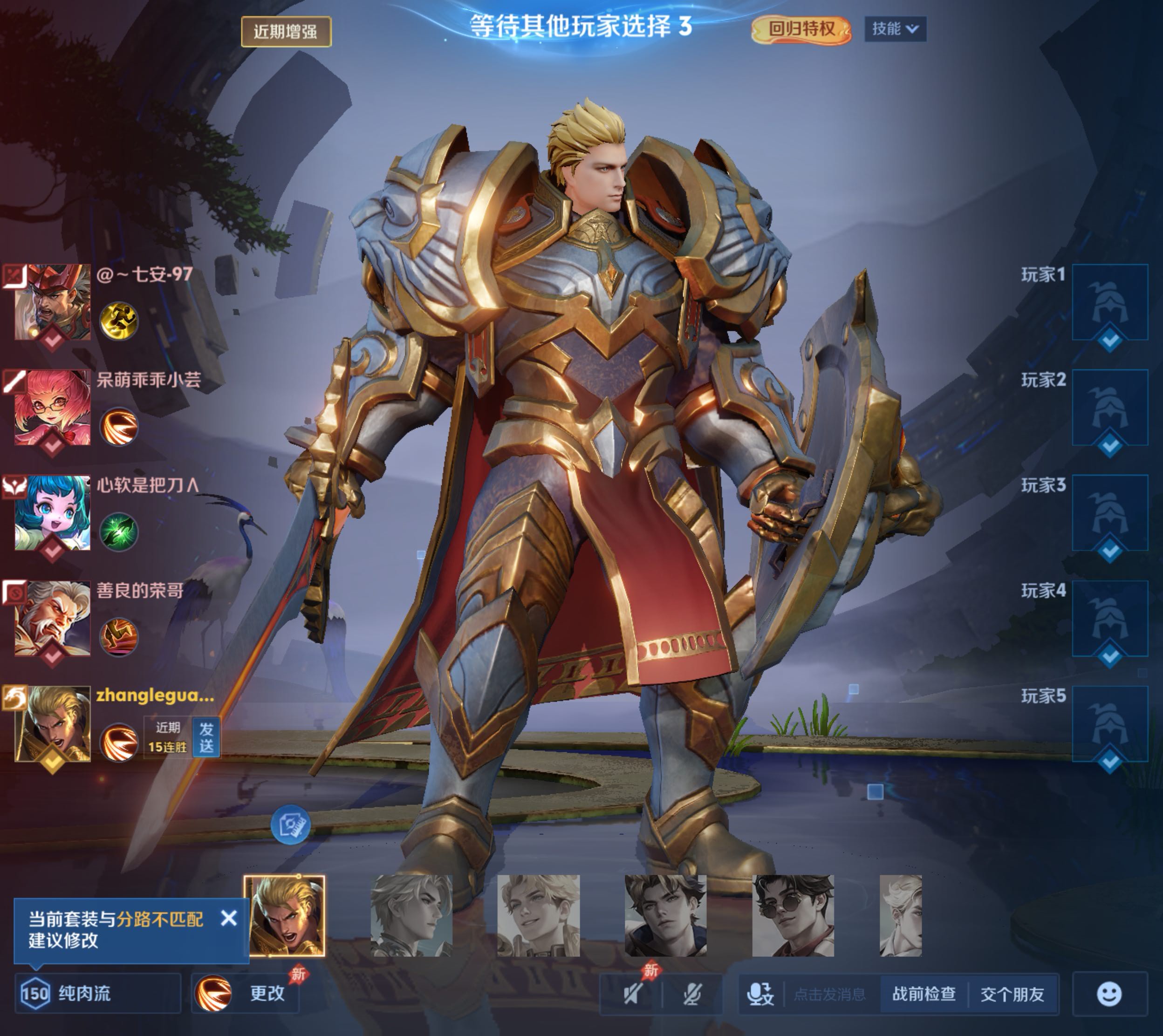Screen dimensions: 1163x1036
Task: View teammate 呆萌乖乖小芸's hero portrait
Action: 52,407
